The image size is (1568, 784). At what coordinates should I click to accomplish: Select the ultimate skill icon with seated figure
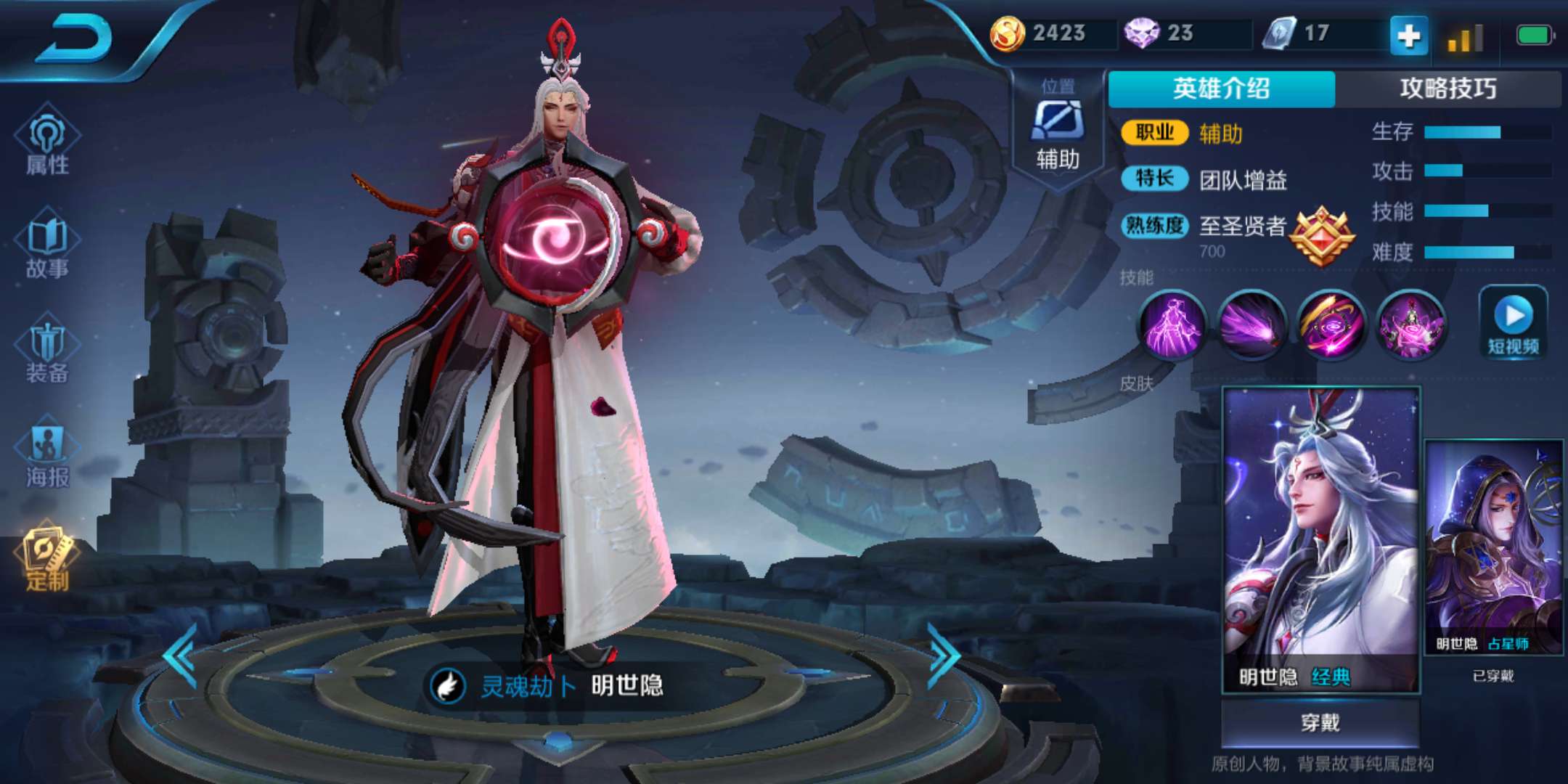[x=1410, y=324]
